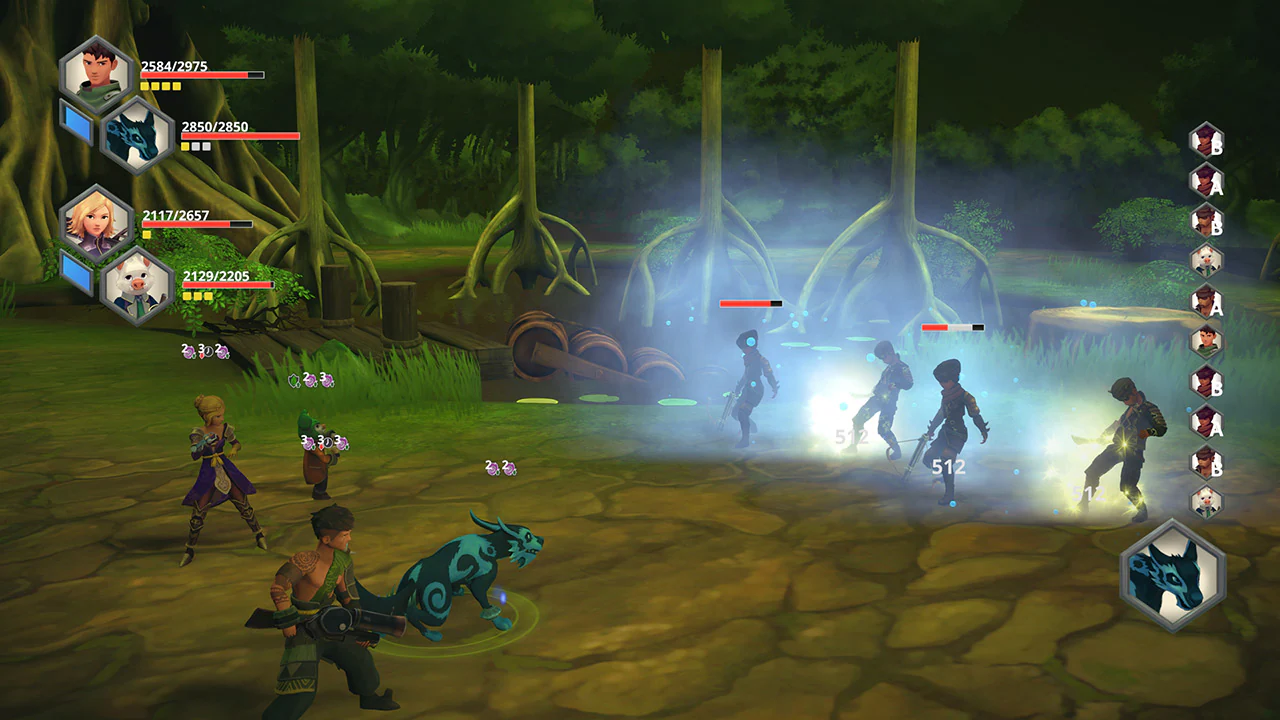Select the blonde heroine's portrait on the left
1280x720 pixels.
95,223
